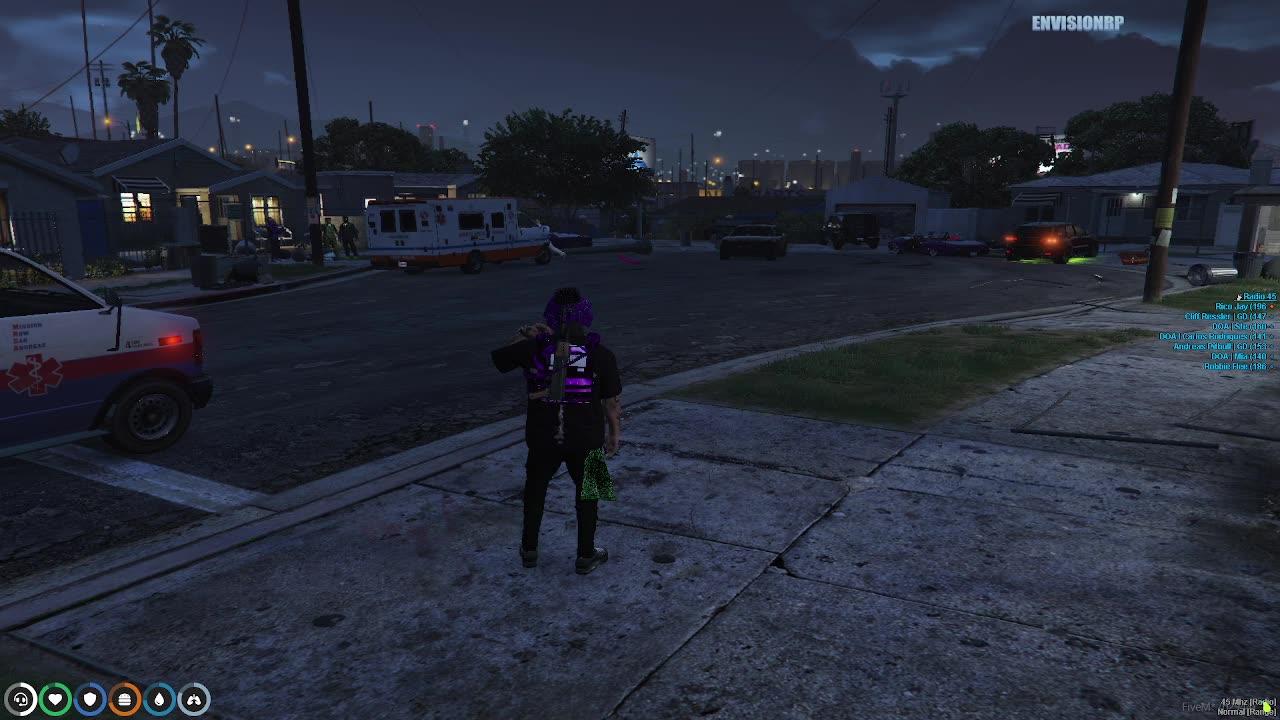This screenshot has width=1280, height=720.
Task: Click the shield armor status icon
Action: [89, 700]
